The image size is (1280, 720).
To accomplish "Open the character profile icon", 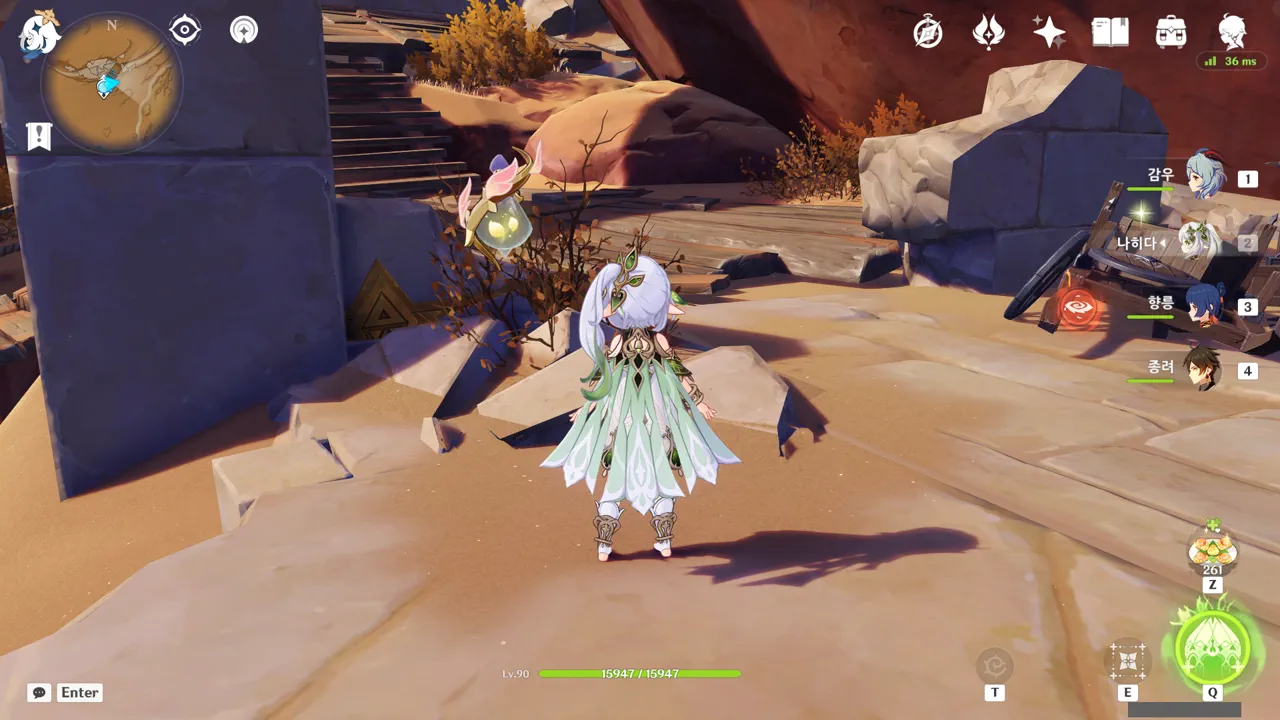I will coord(1232,32).
